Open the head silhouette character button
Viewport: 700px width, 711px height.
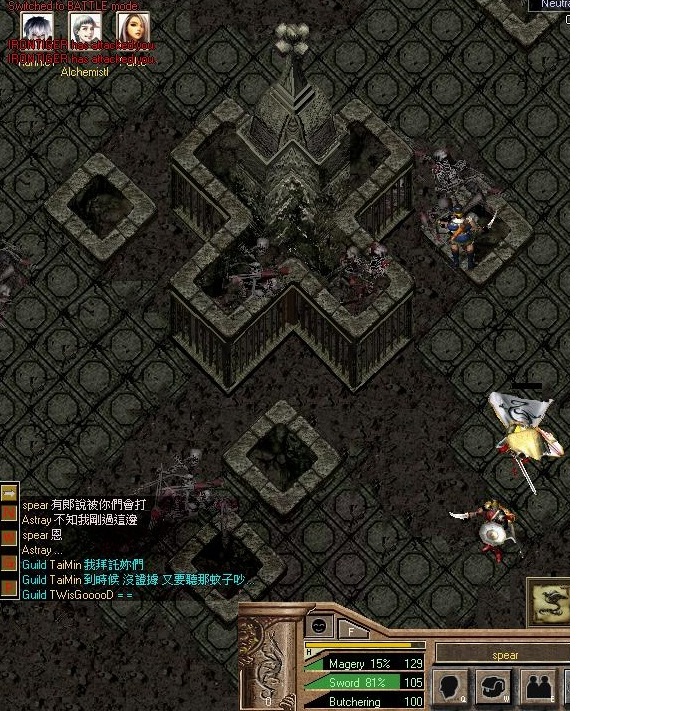[x=452, y=688]
